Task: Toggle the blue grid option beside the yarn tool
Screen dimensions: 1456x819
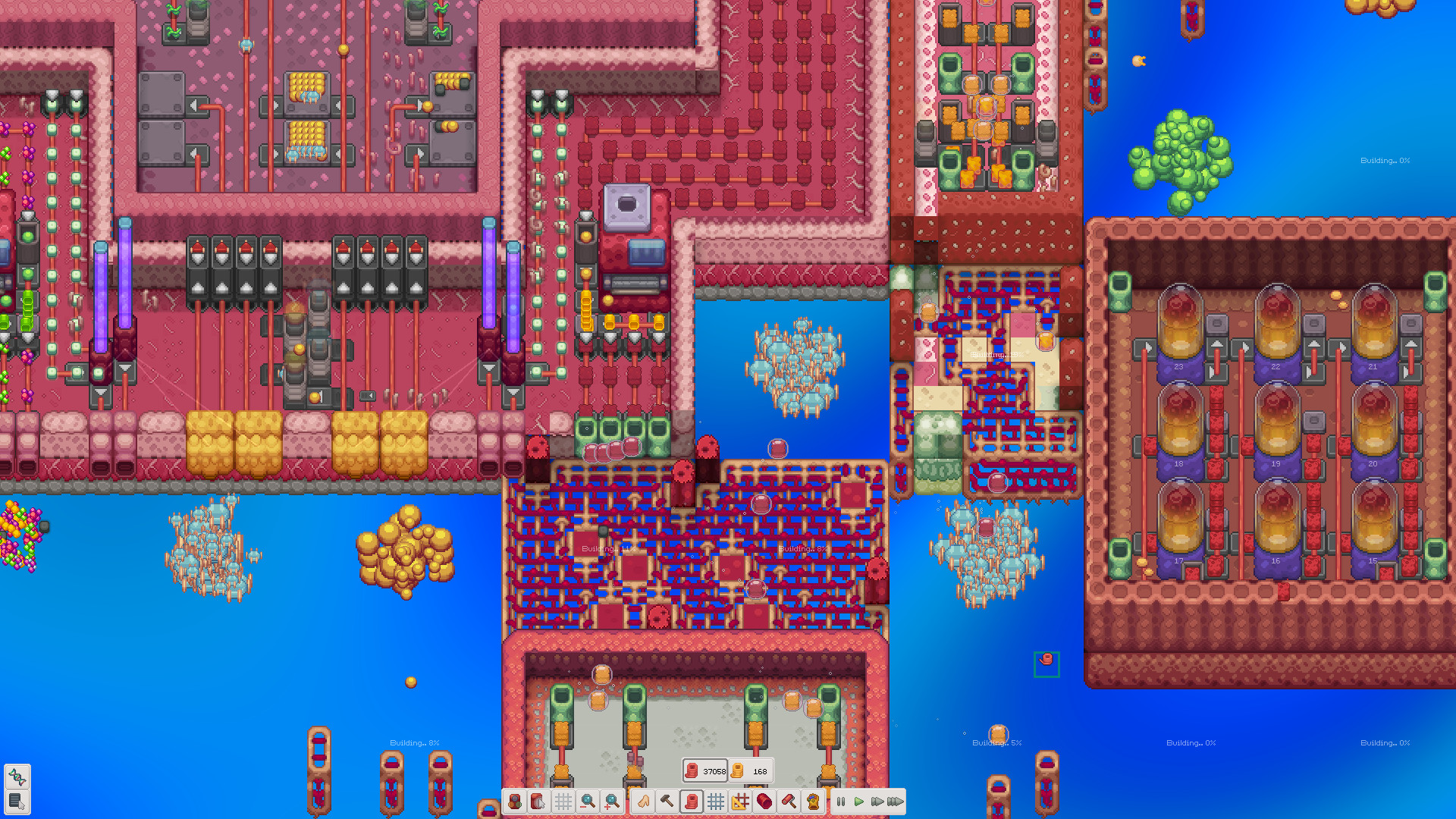Action: pyautogui.click(x=715, y=802)
